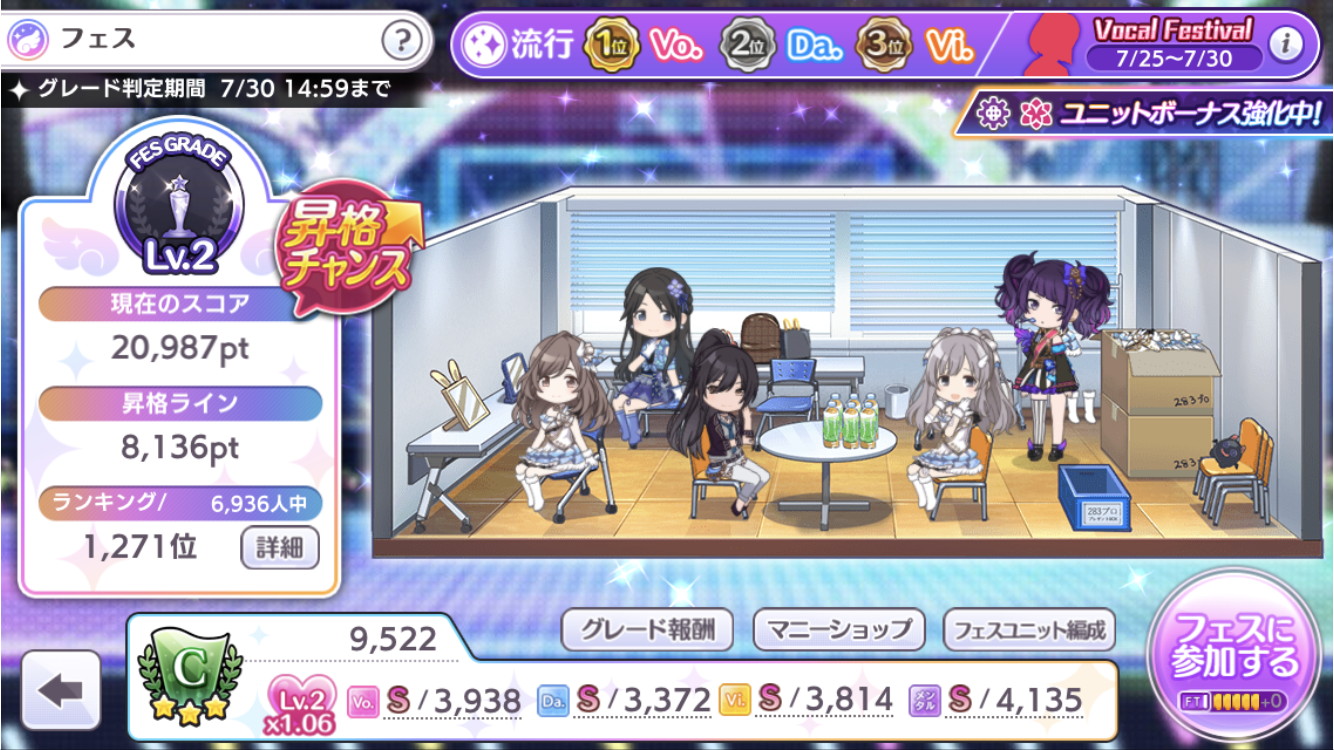1334x750 pixels.
Task: Tap the green C rank shield badge
Action: [x=189, y=670]
